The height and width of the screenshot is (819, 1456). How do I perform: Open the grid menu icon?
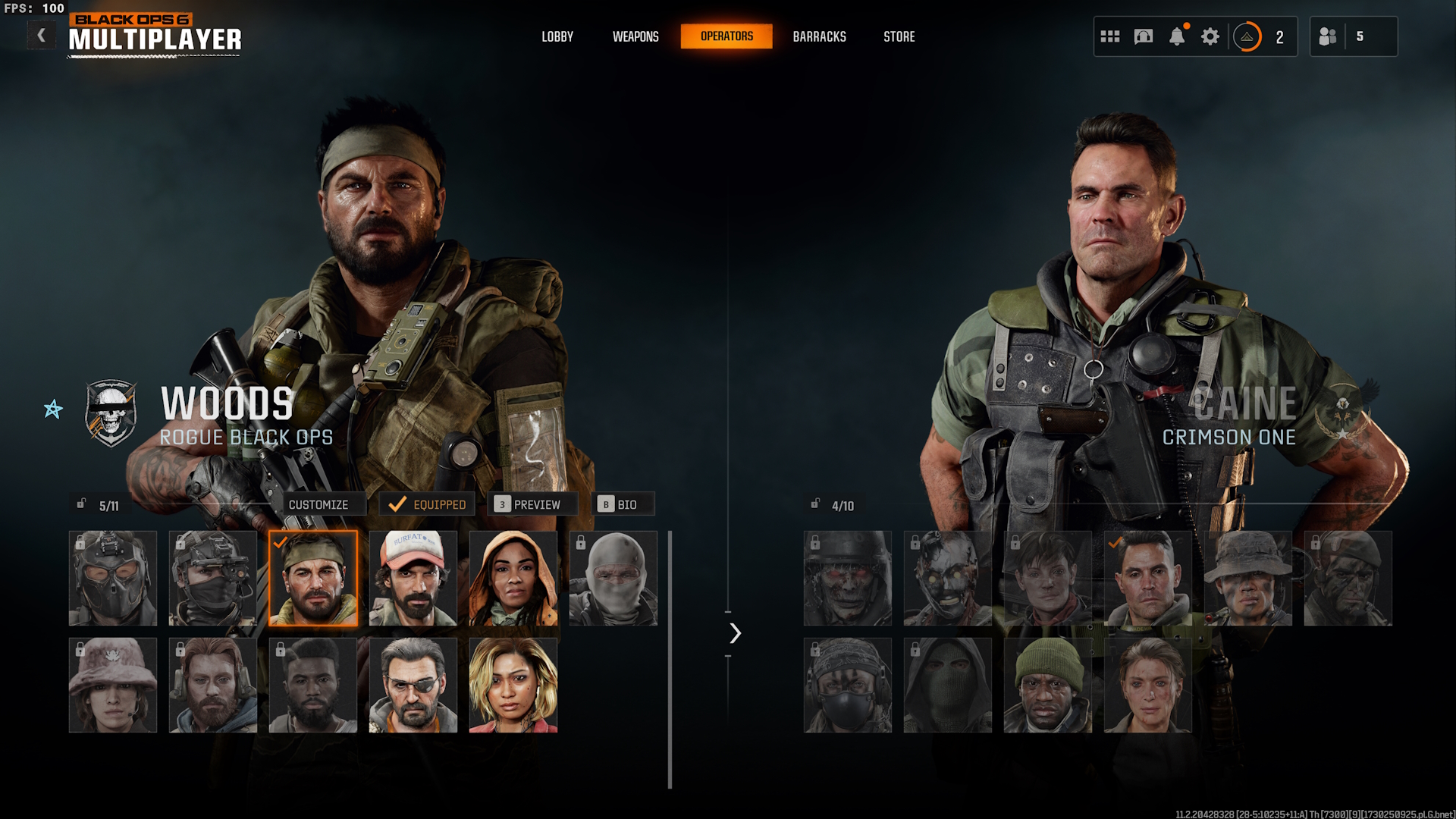(x=1110, y=36)
